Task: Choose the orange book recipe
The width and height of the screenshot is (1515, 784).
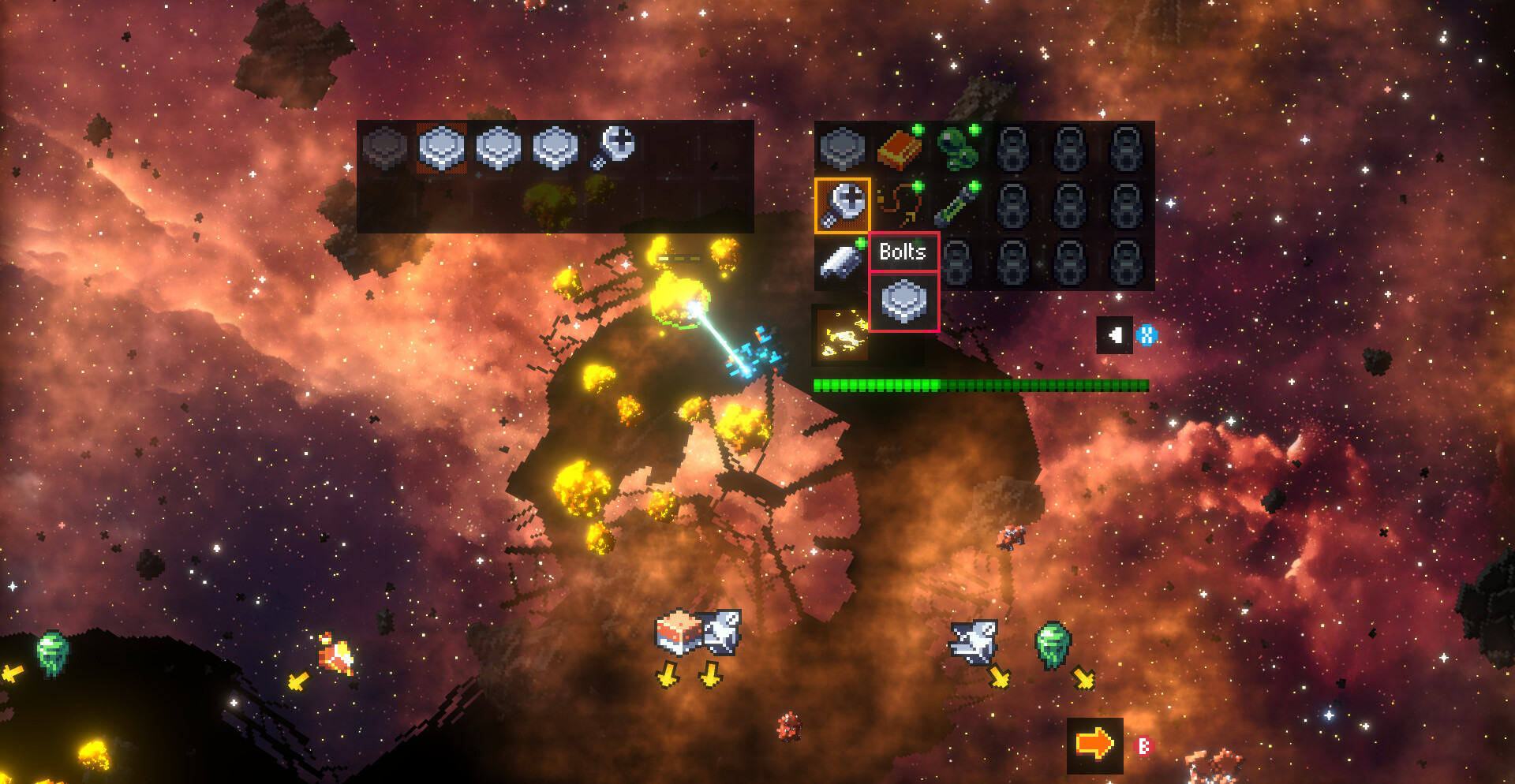Action: point(899,148)
